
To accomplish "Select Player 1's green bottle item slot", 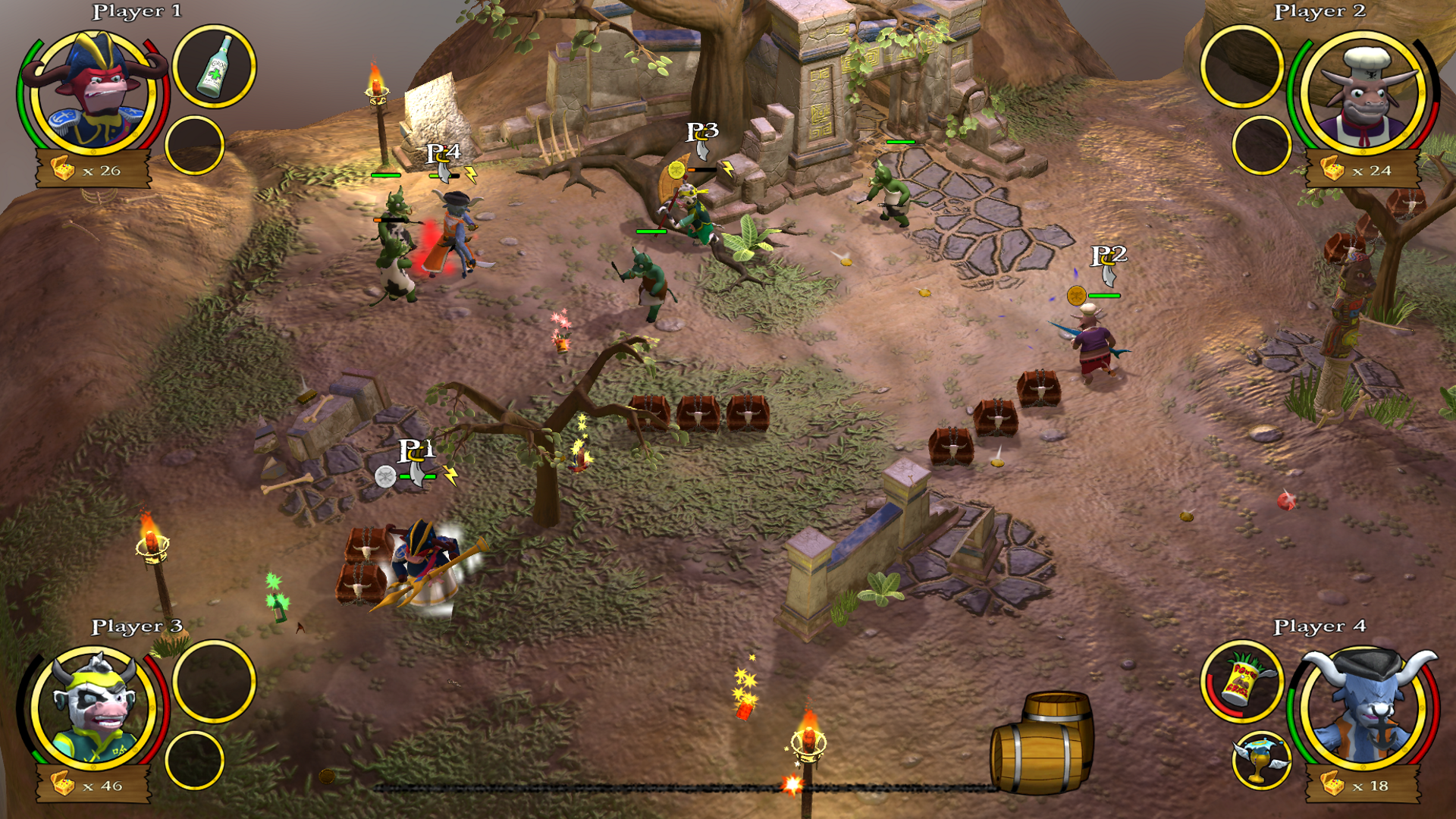I will pyautogui.click(x=215, y=67).
